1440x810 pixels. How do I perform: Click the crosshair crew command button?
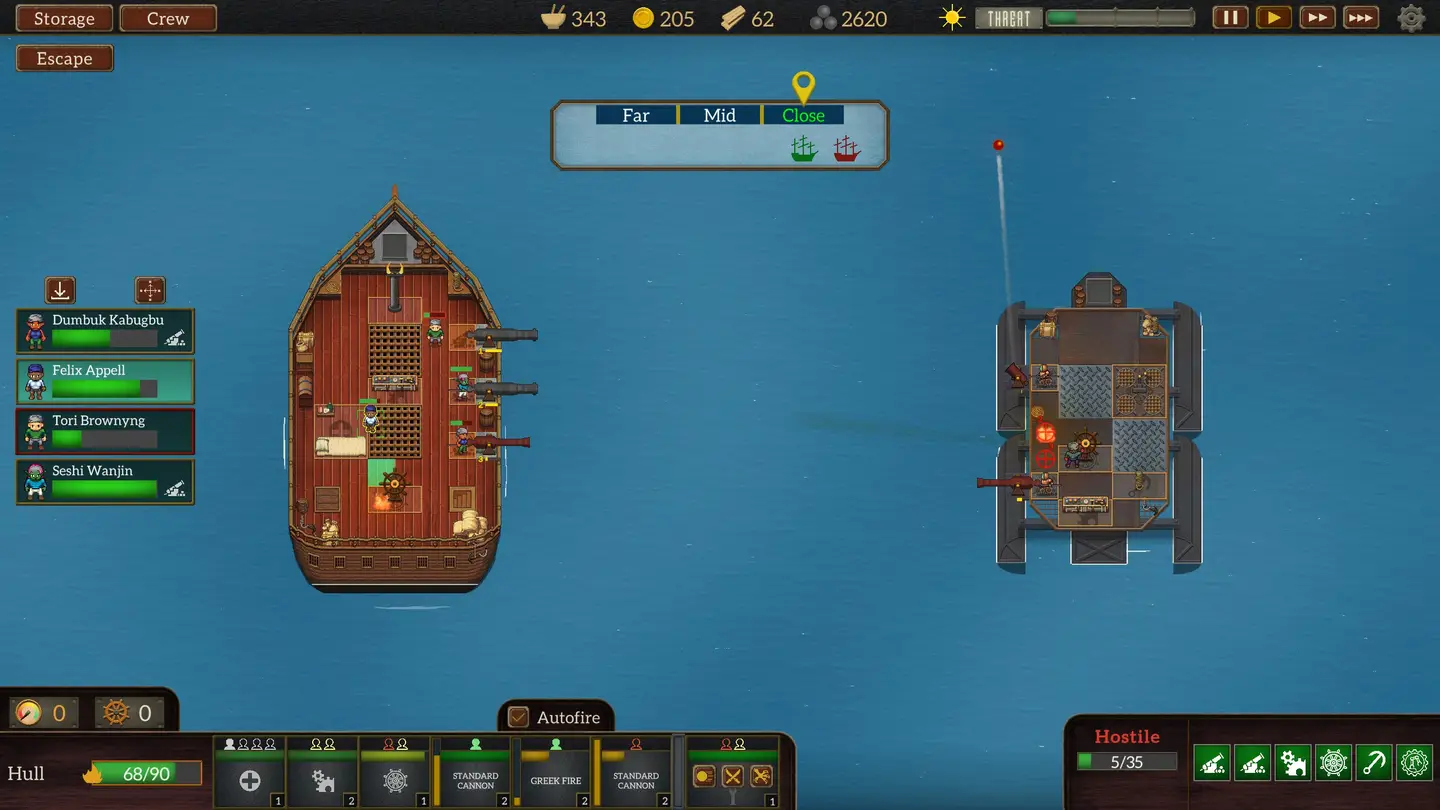(x=150, y=290)
